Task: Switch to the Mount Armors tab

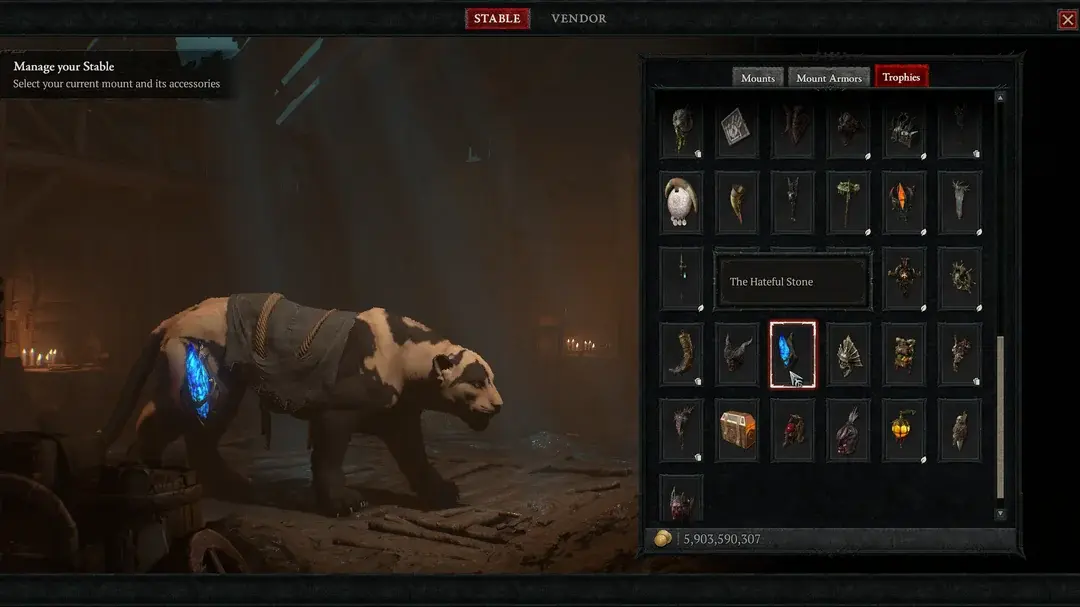Action: click(x=829, y=78)
